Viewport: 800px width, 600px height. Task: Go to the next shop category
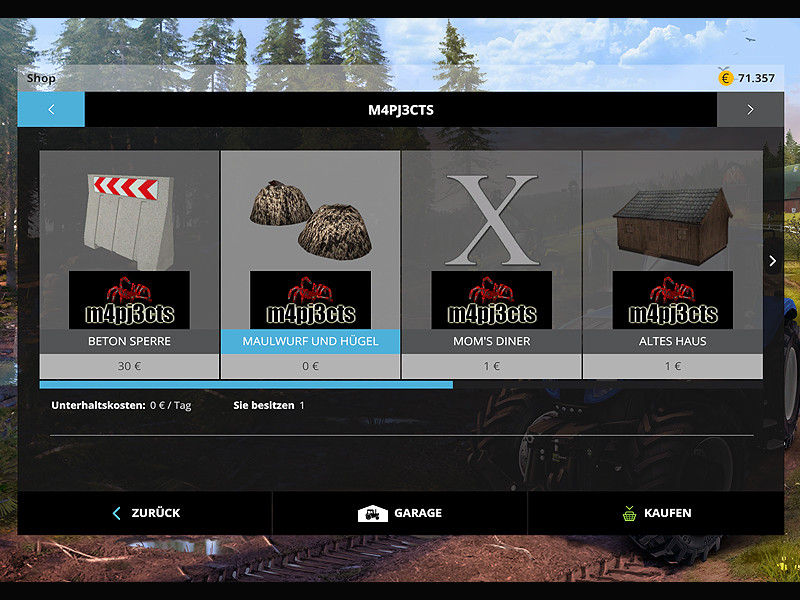(750, 110)
